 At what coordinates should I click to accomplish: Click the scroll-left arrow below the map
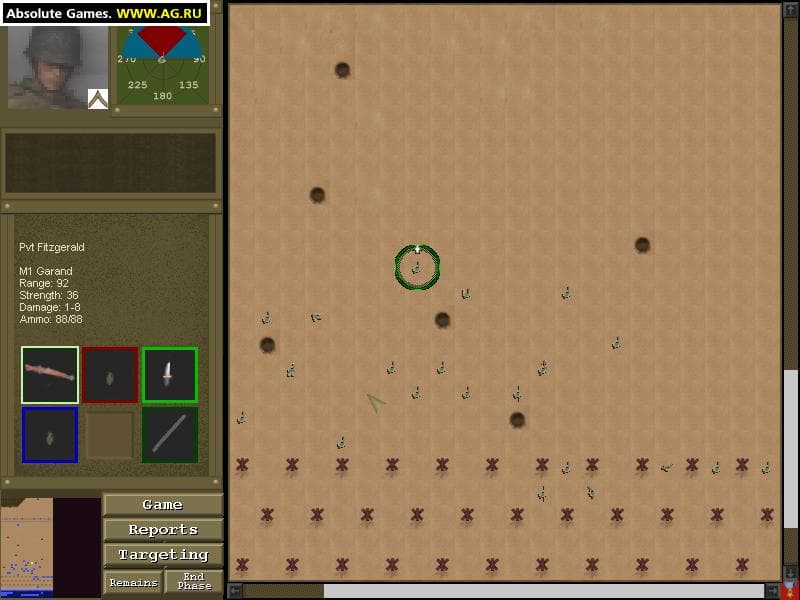[234, 591]
